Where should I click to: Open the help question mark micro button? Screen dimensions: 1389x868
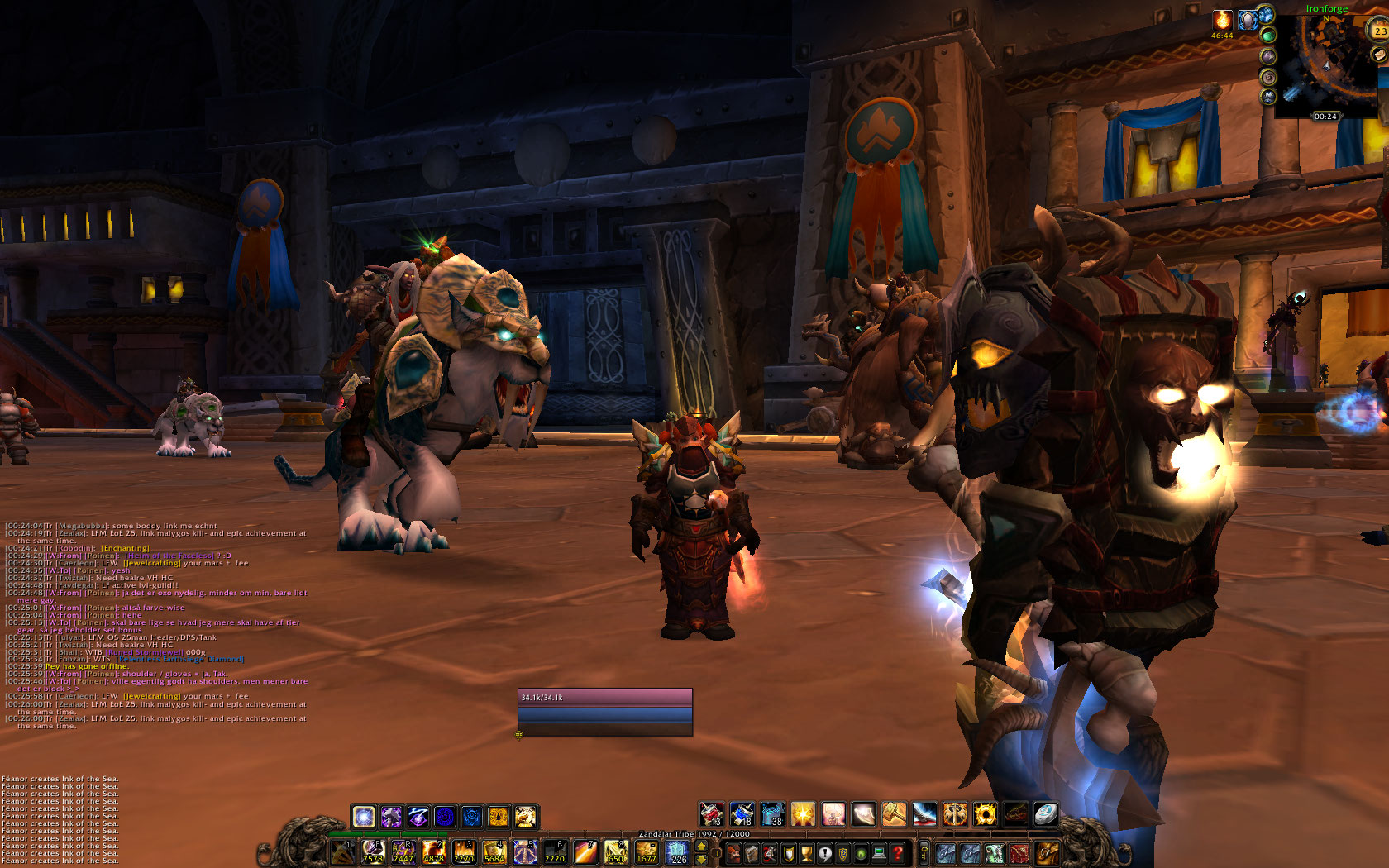click(x=897, y=852)
